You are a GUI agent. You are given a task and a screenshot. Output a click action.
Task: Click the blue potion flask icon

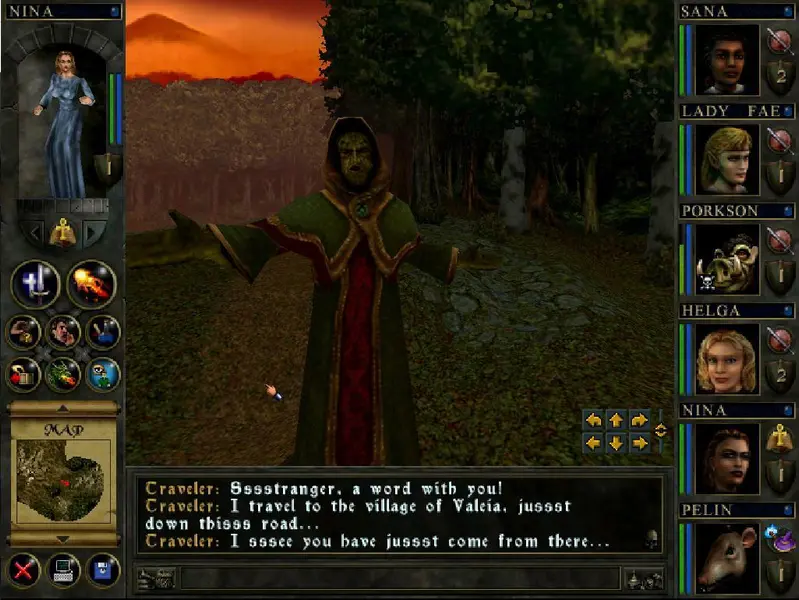tap(102, 332)
